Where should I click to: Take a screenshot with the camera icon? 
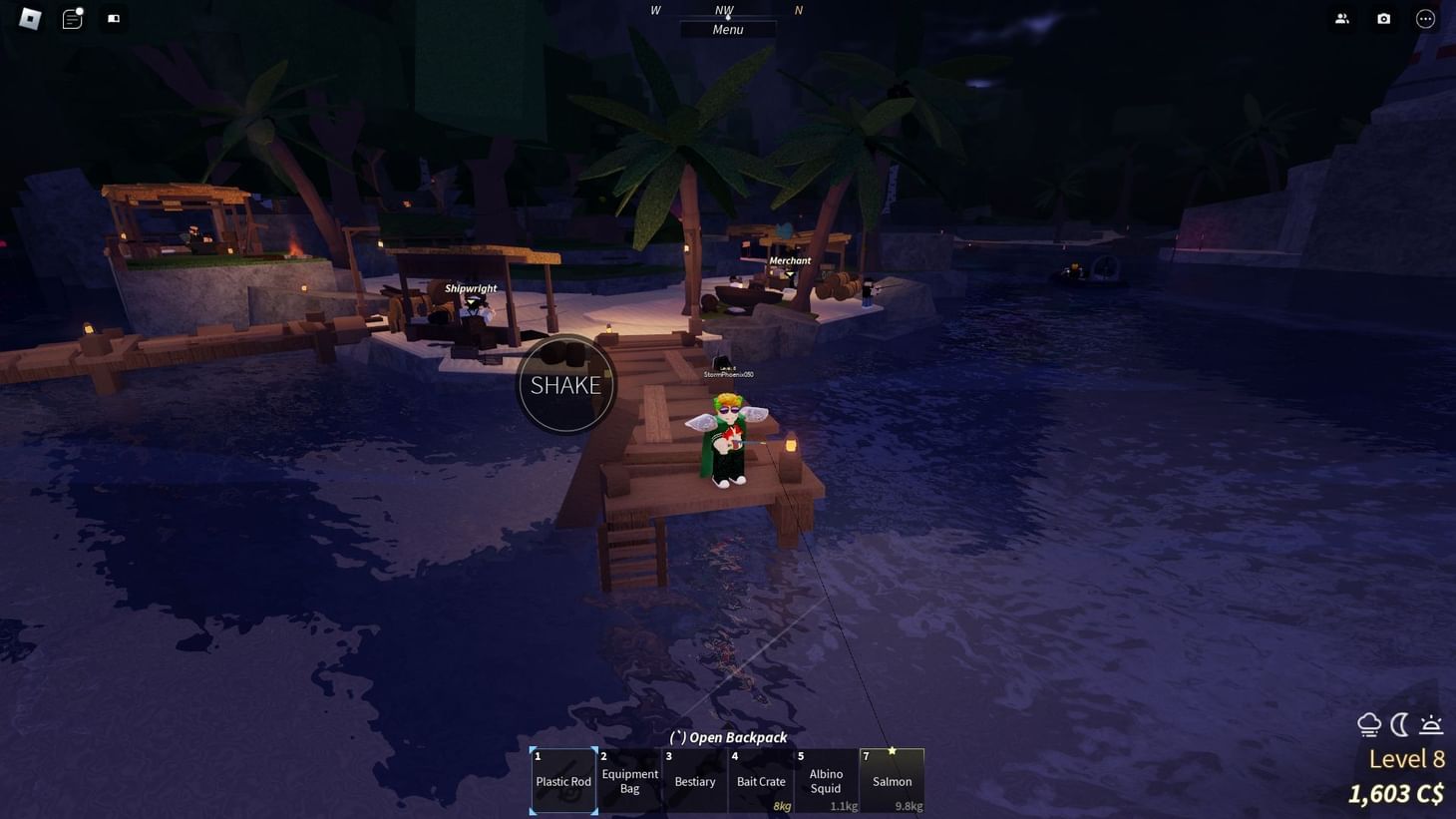1383,18
